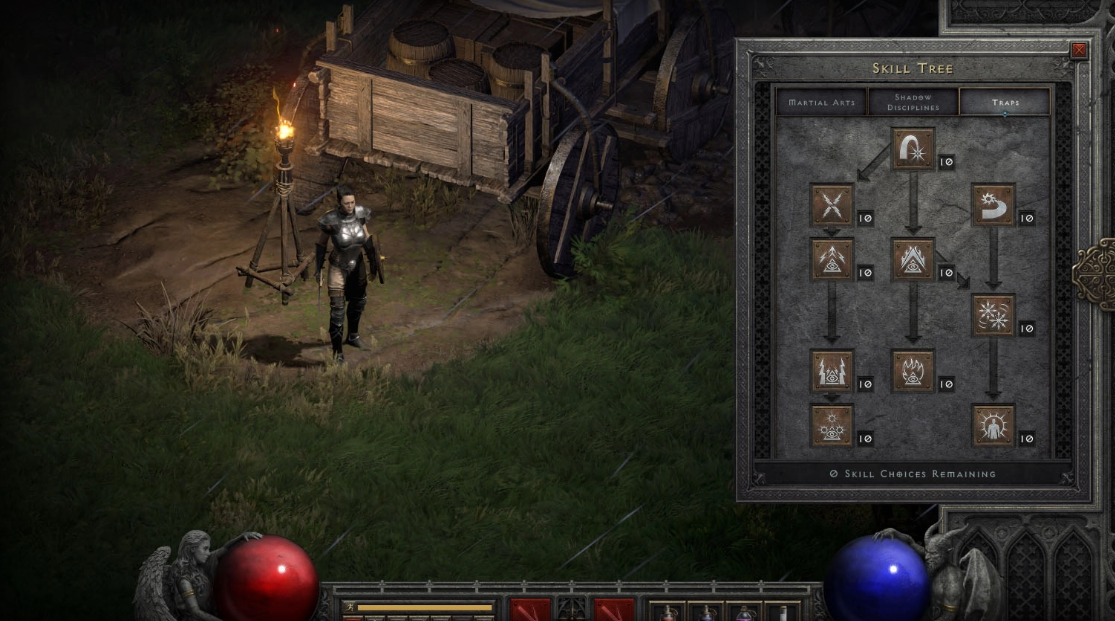Viewport: 1115px width, 621px height.
Task: Close the Skill Tree panel
Action: click(1078, 50)
